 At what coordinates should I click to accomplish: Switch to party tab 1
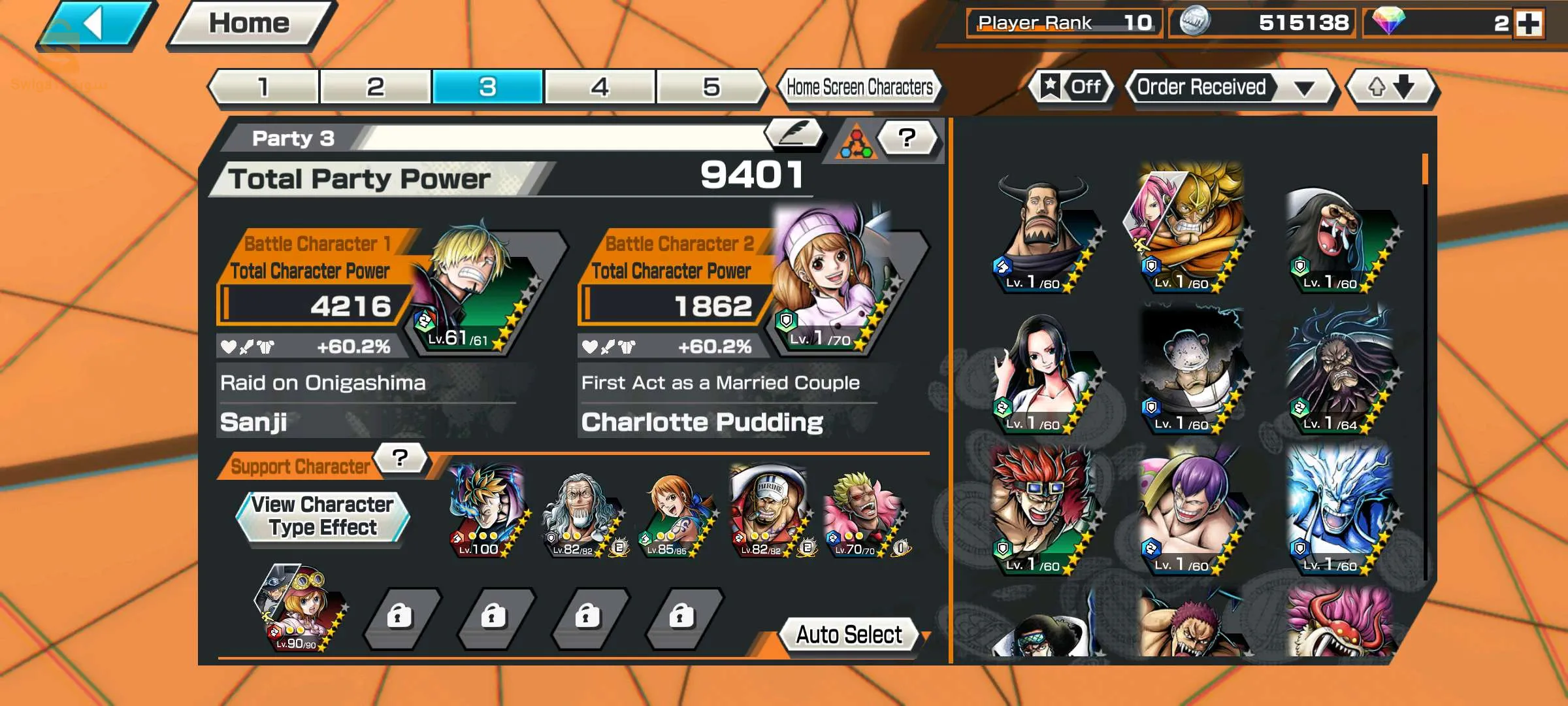(264, 87)
